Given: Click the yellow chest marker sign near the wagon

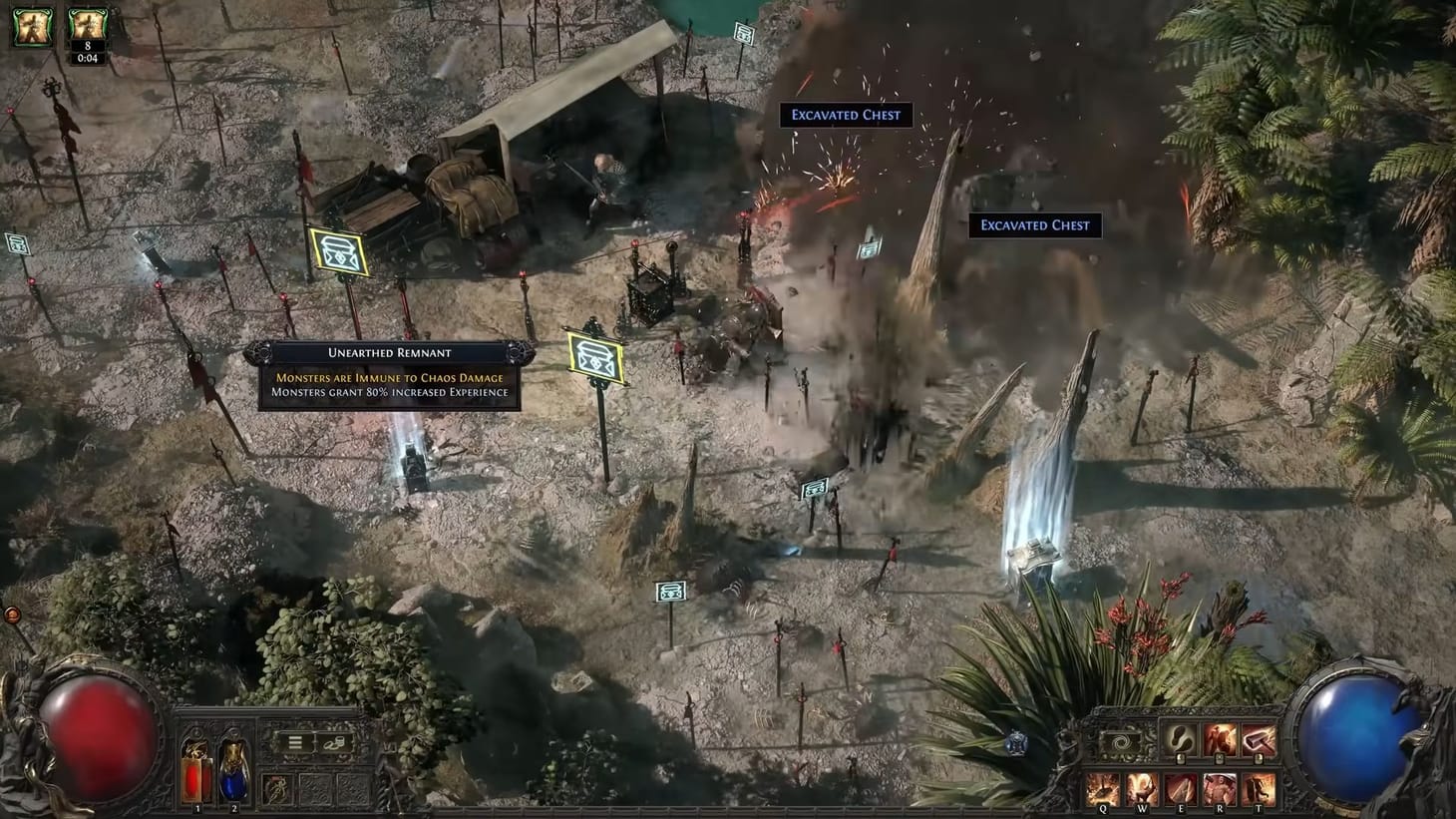Looking at the screenshot, I should pos(339,252).
